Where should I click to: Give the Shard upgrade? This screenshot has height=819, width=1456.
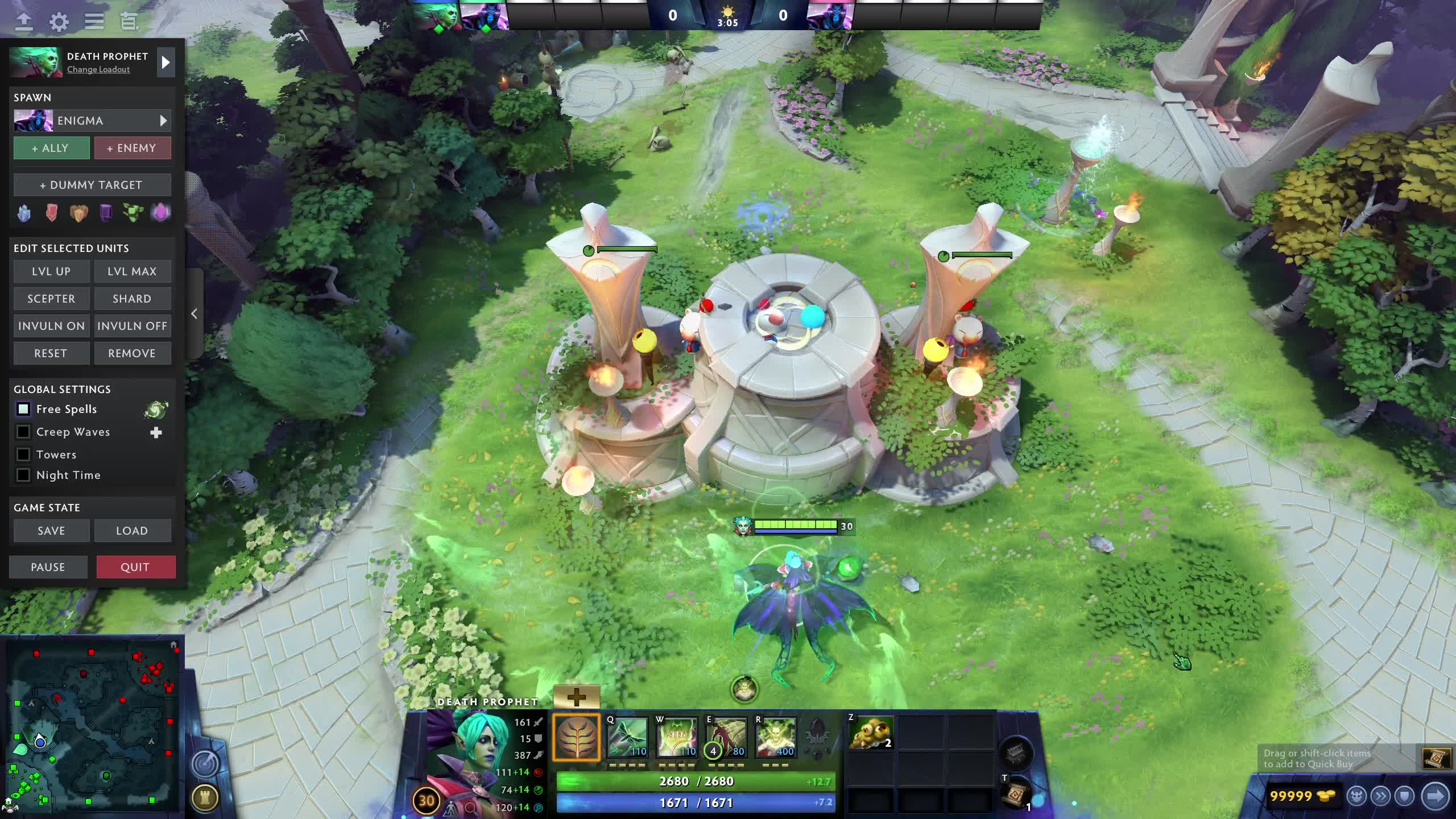pyautogui.click(x=132, y=299)
